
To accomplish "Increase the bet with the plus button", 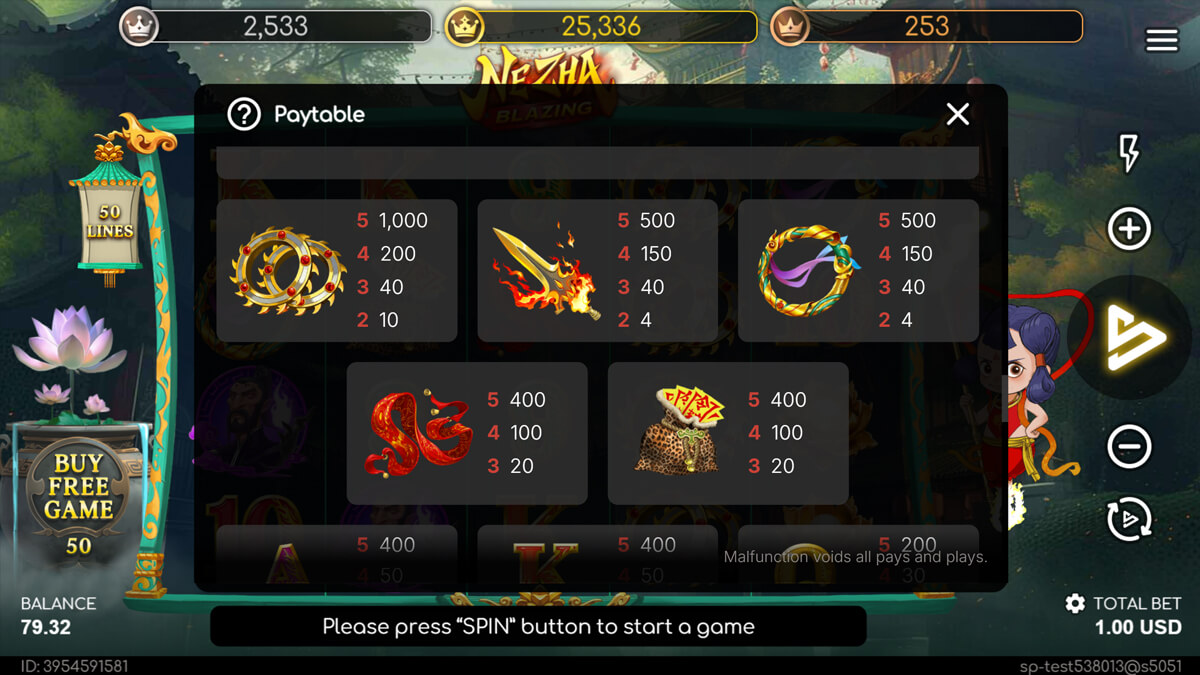I will click(1129, 229).
